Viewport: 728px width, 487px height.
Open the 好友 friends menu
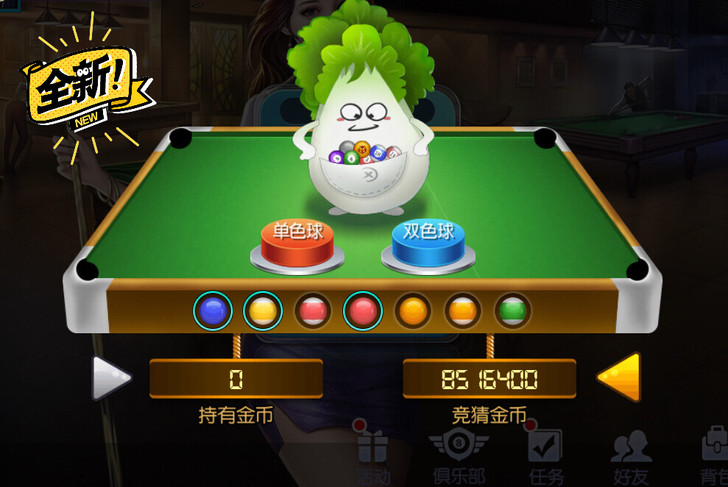point(630,455)
